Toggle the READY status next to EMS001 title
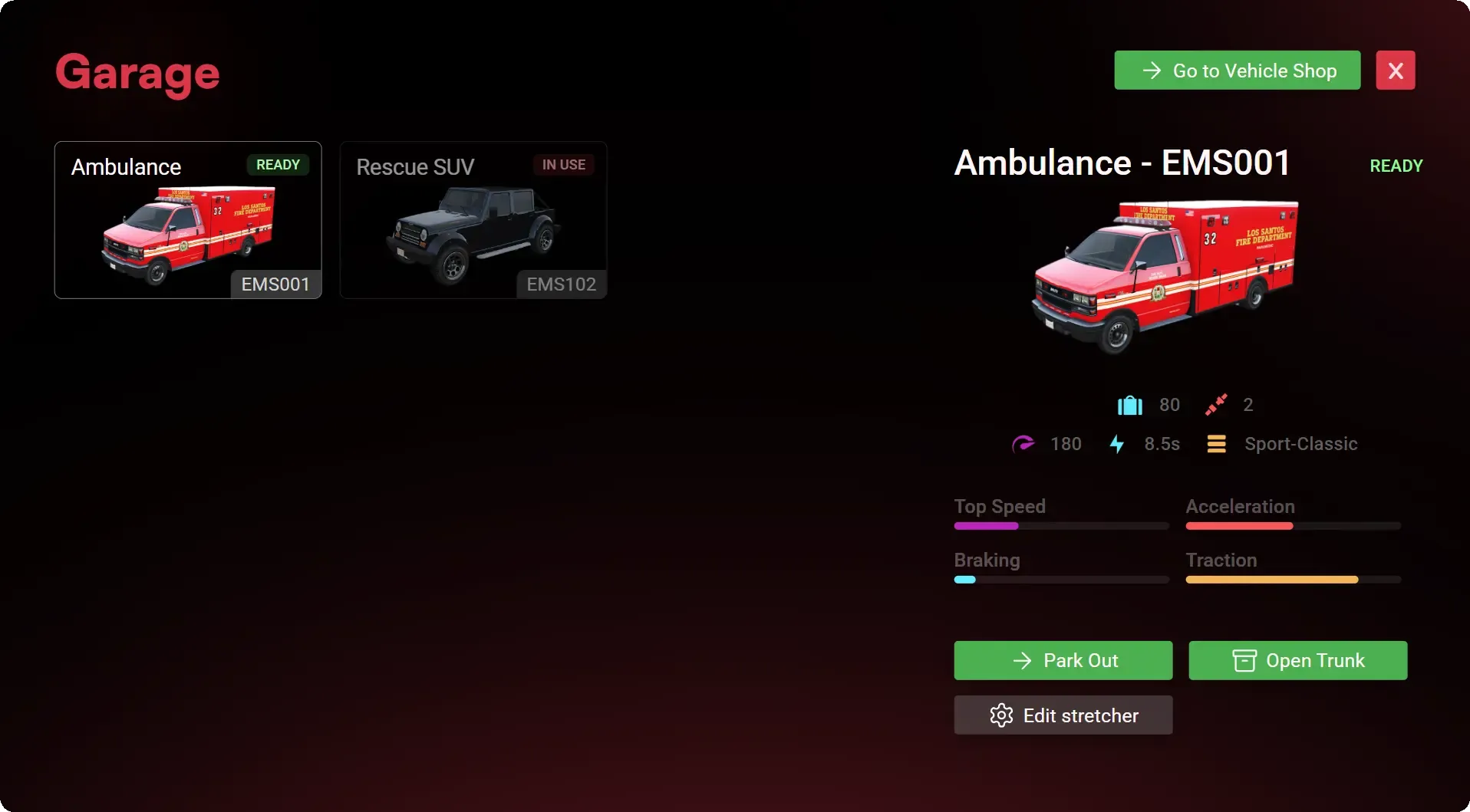Screen dimensions: 1470x812 coord(1396,166)
